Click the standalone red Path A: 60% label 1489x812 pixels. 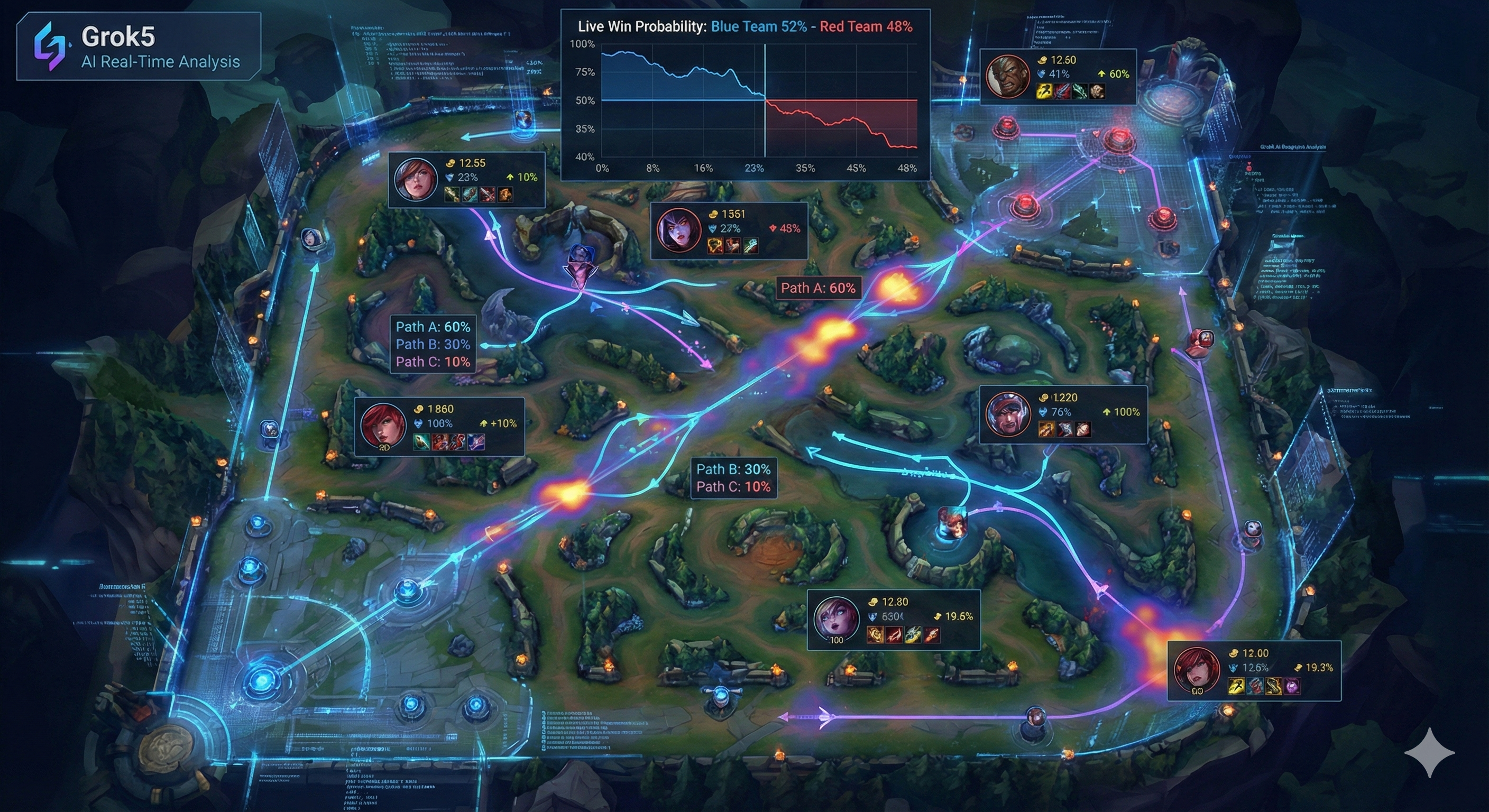pyautogui.click(x=817, y=288)
